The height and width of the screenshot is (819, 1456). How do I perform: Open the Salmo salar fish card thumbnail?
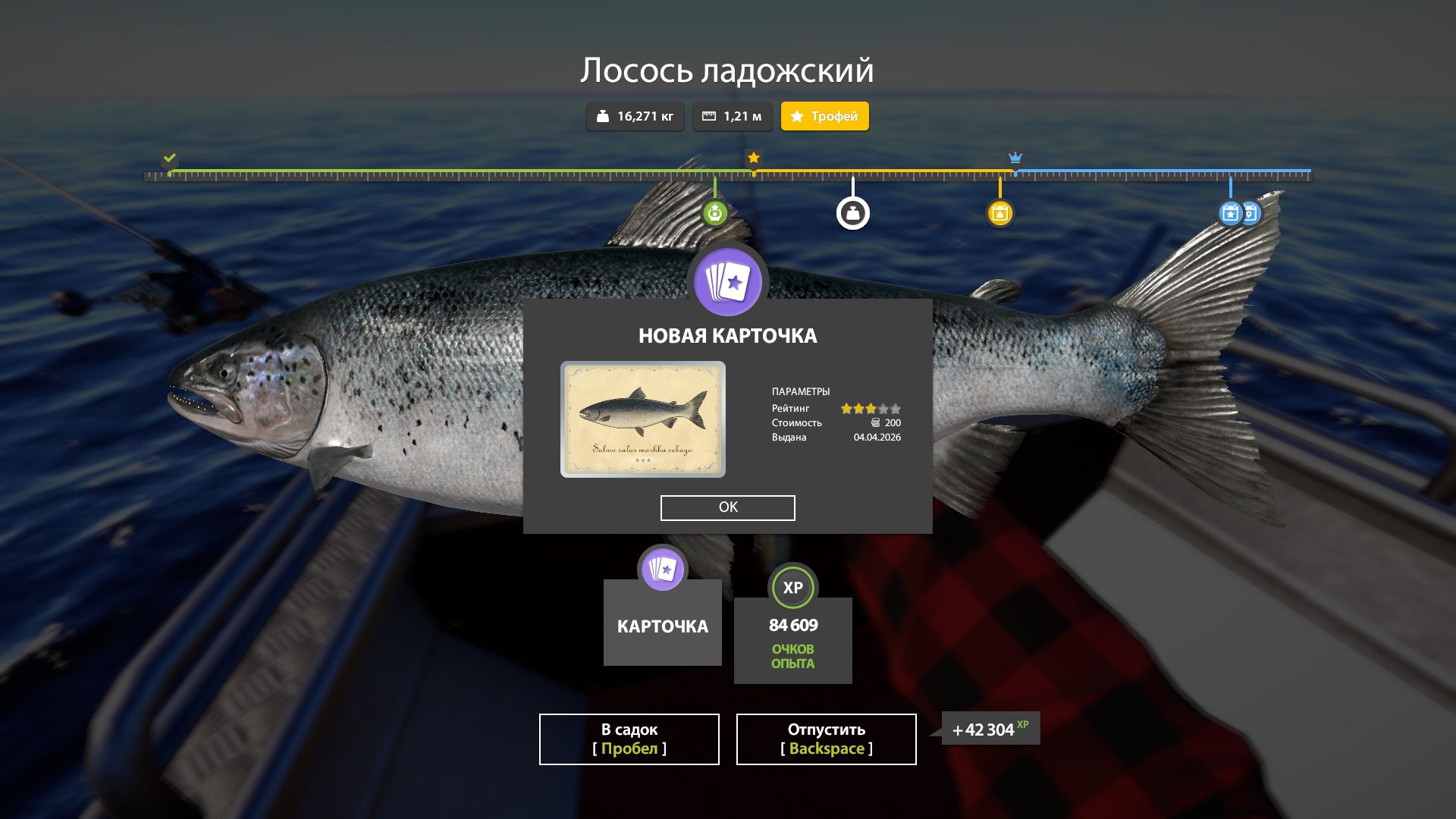(x=643, y=419)
